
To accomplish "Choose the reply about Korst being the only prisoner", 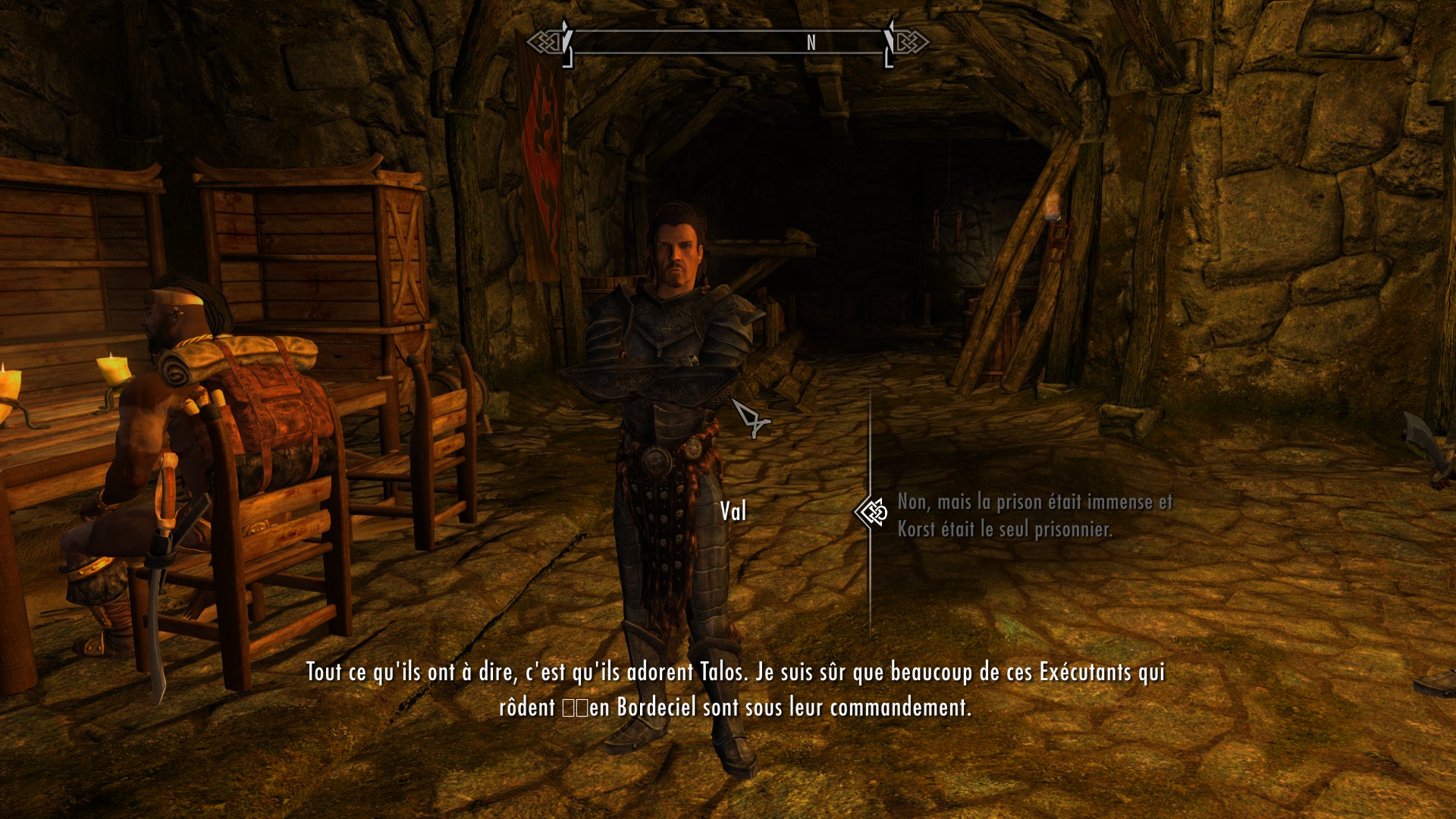I will [x=1034, y=515].
